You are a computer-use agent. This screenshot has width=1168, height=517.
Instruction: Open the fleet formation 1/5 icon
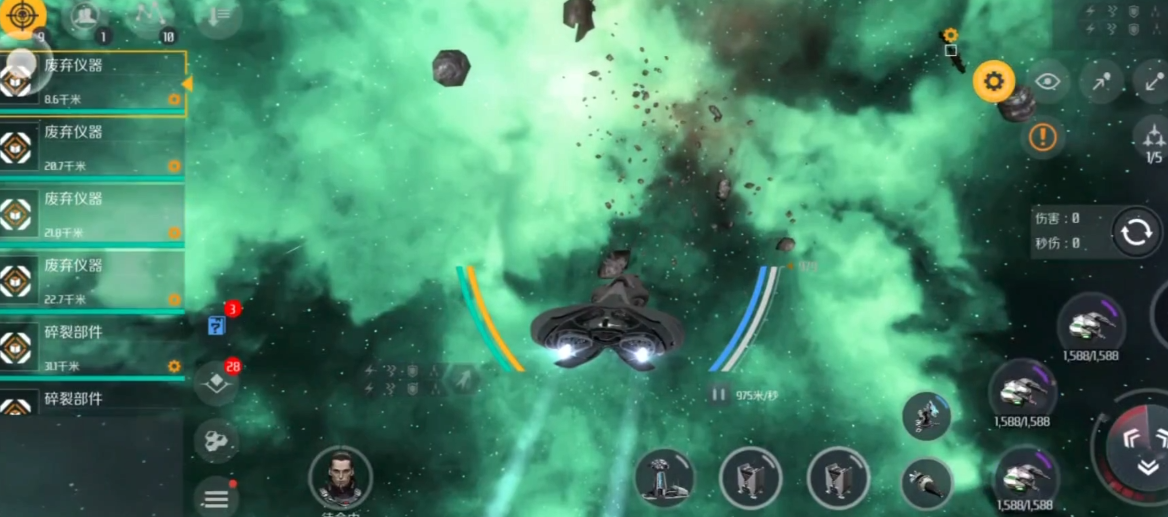[x=1153, y=138]
